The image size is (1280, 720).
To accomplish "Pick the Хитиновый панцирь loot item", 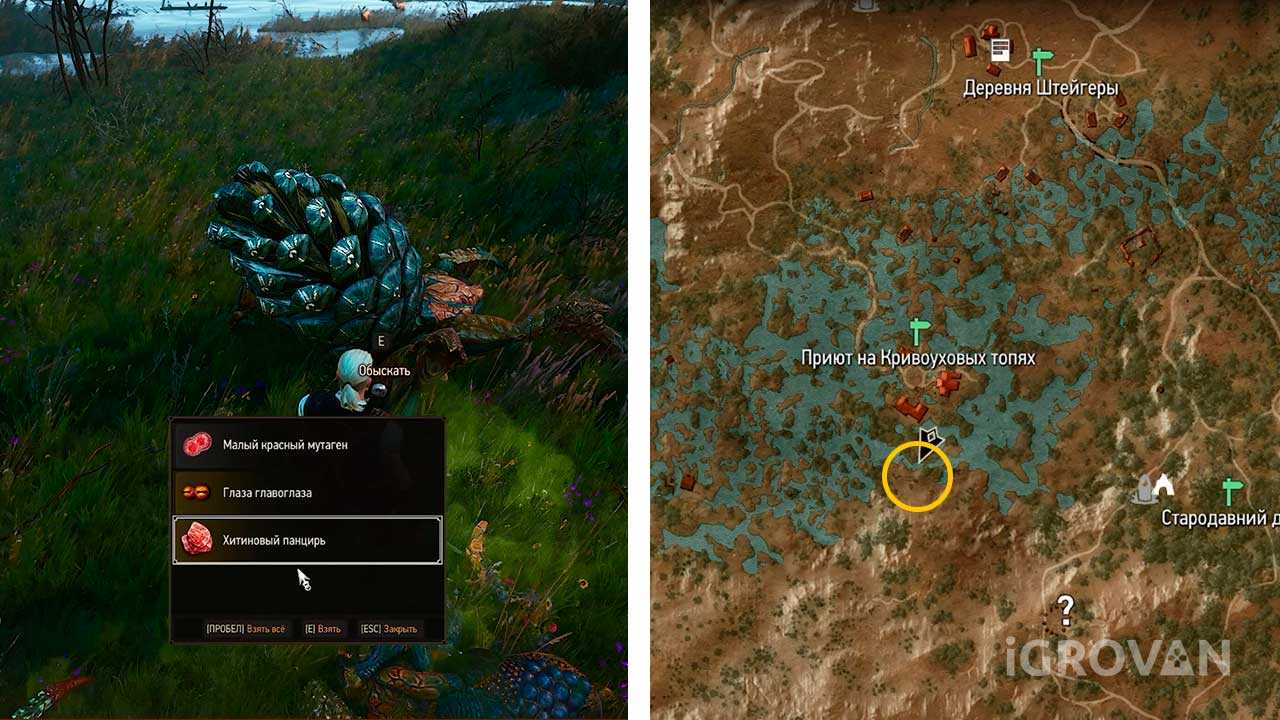I will (x=308, y=541).
